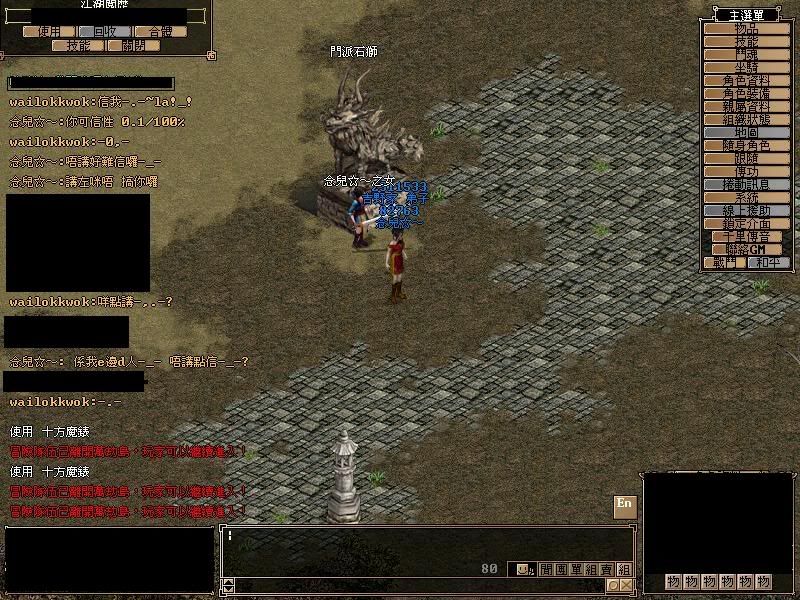This screenshot has height=600, width=800.
Task: Open 親屬資料 in the main menu
Action: pos(746,106)
